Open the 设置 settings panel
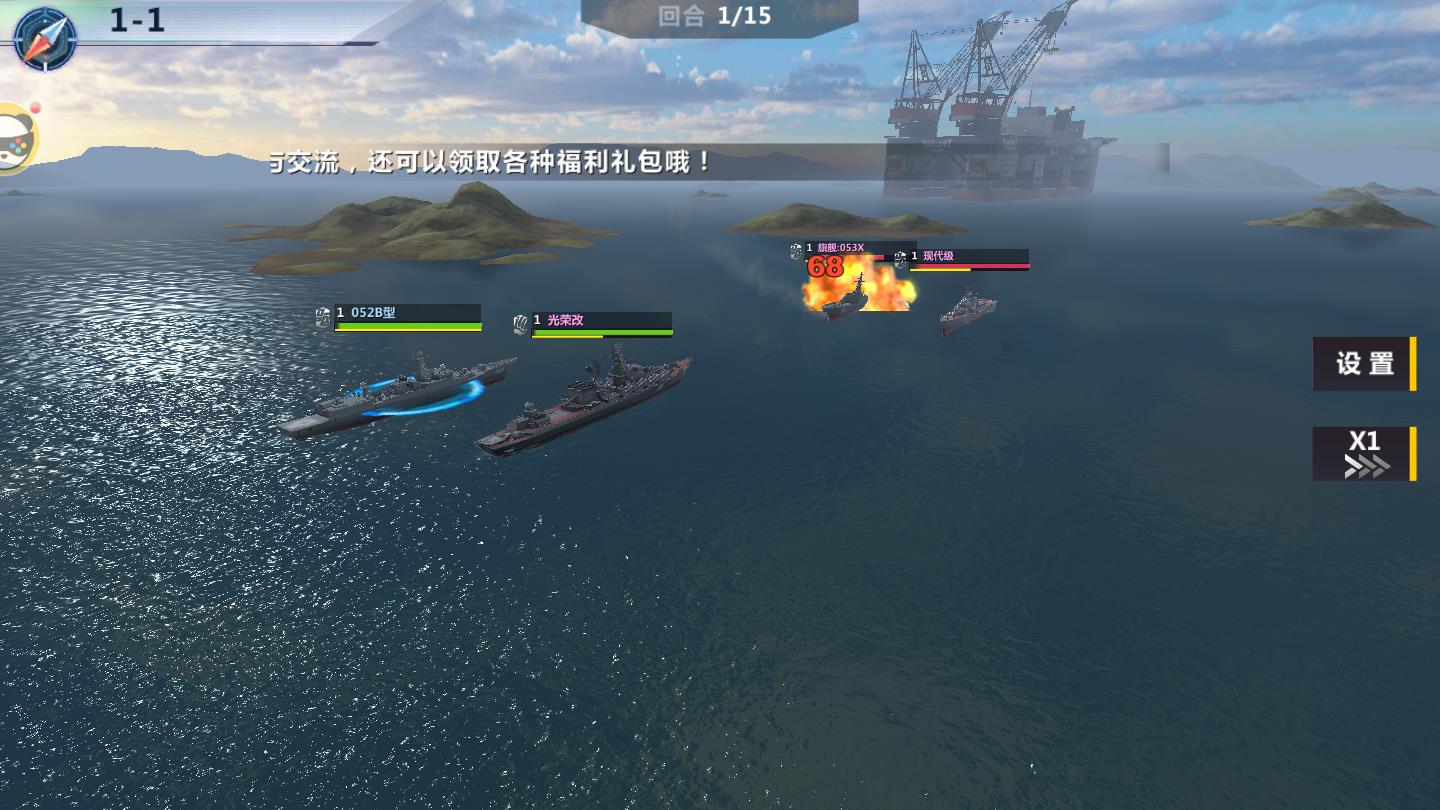Viewport: 1440px width, 810px height. tap(1364, 364)
